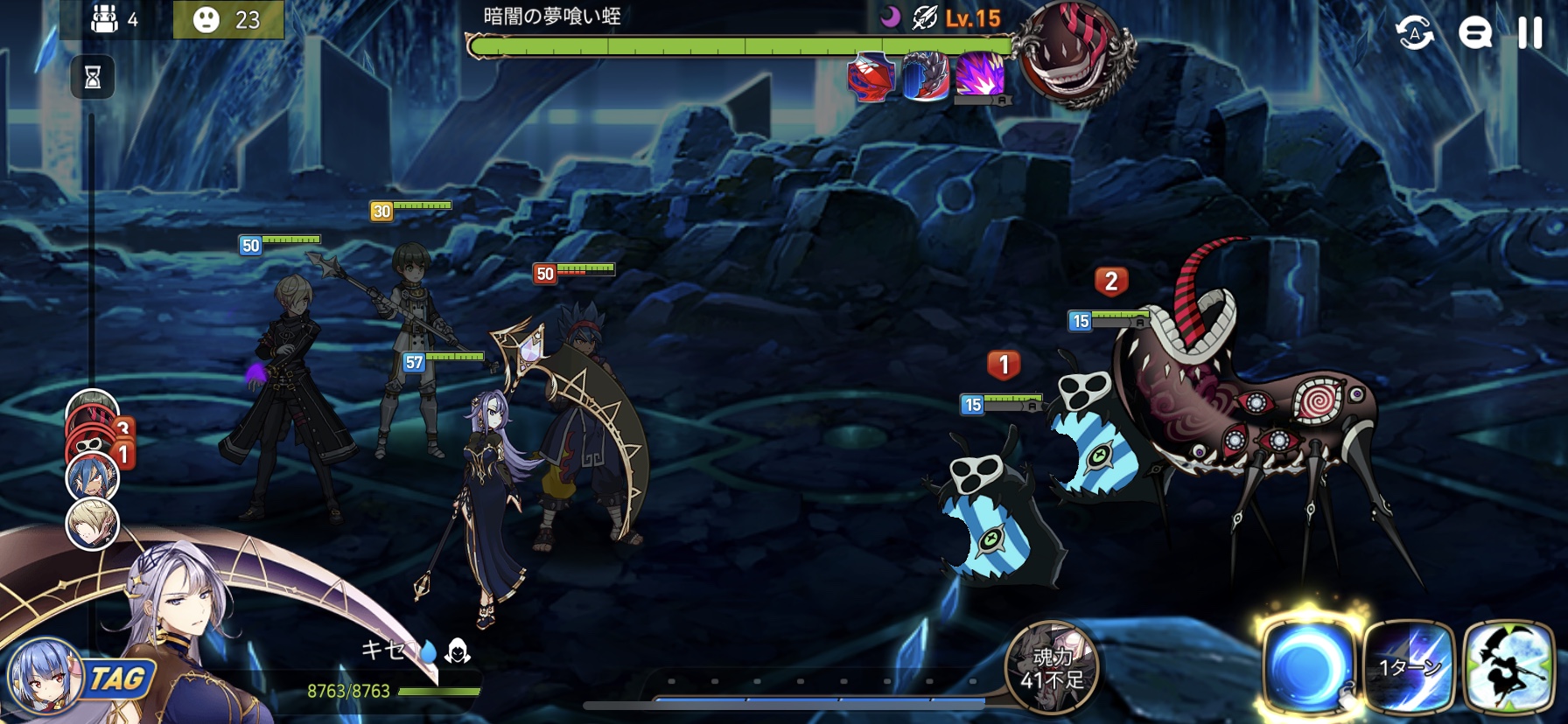This screenshot has width=1568, height=724.
Task: Select the skill labeled 1ターン
Action: click(x=1409, y=666)
